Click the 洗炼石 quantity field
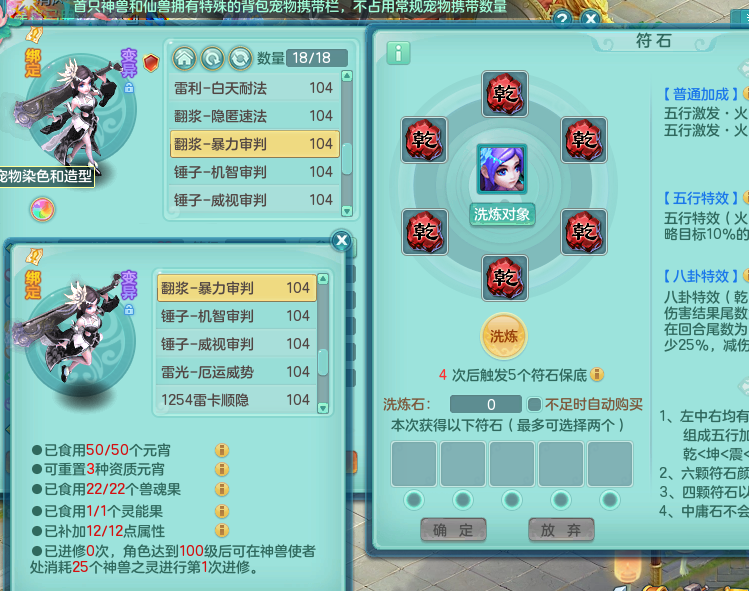Viewport: 749px width, 591px height. tap(485, 405)
